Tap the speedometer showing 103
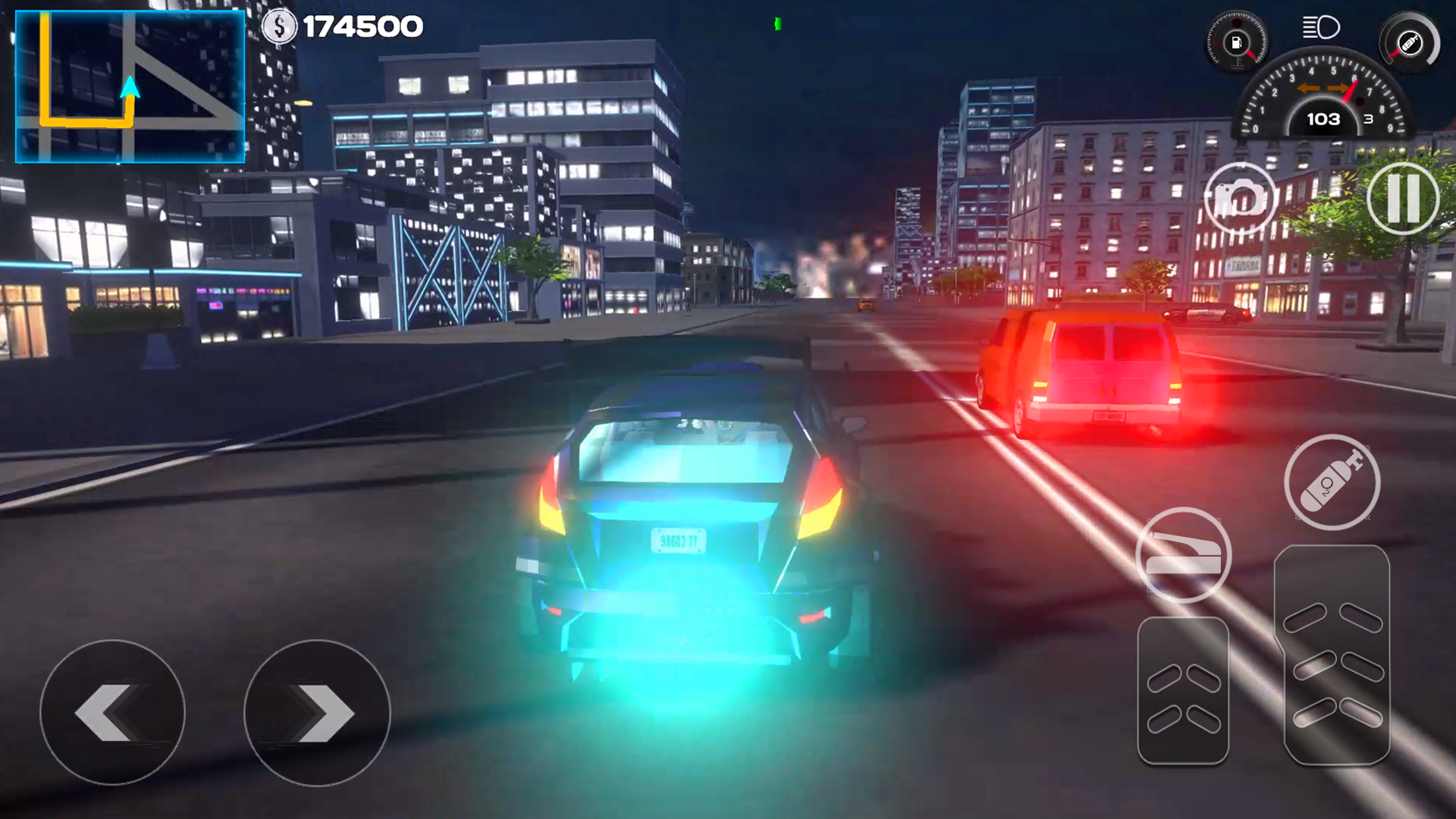This screenshot has height=819, width=1456. (1323, 119)
